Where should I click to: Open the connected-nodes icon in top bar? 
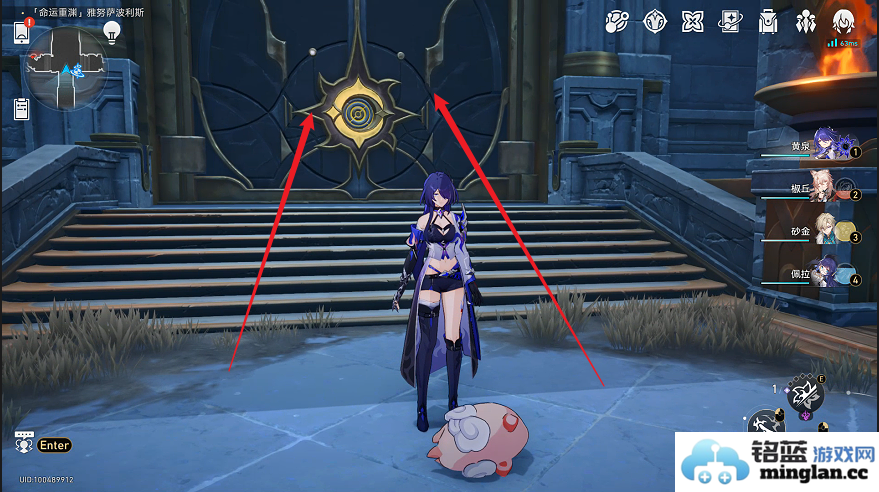[617, 22]
